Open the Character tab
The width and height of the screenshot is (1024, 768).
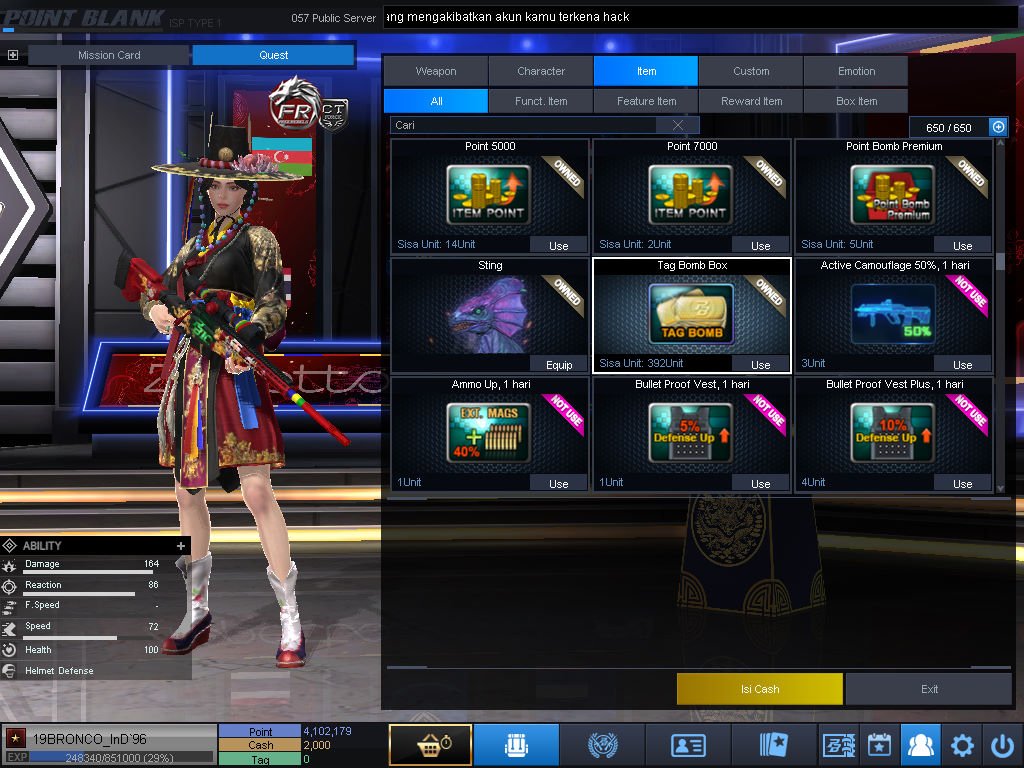pyautogui.click(x=541, y=71)
